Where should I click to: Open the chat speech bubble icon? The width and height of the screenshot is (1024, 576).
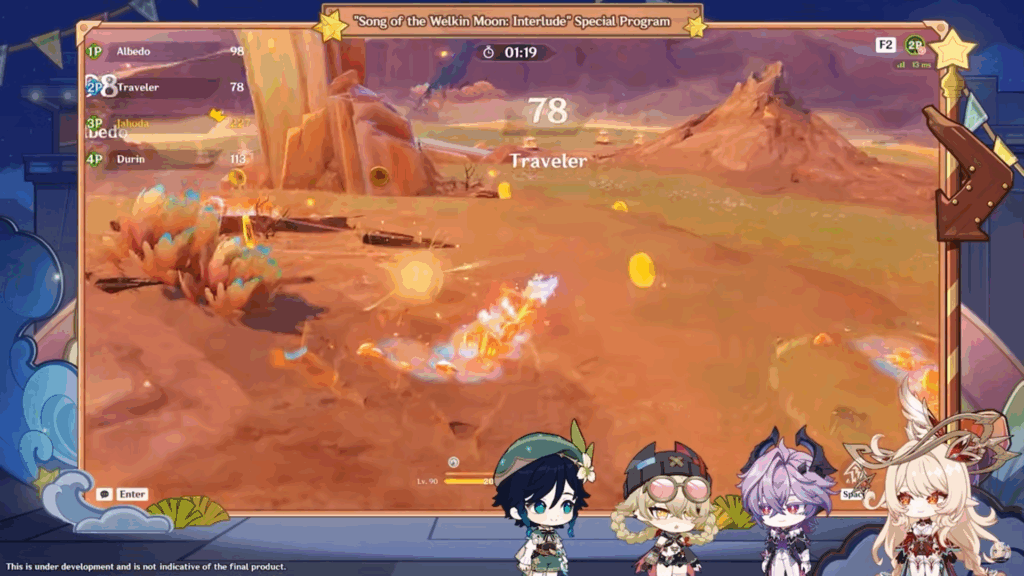pos(104,494)
